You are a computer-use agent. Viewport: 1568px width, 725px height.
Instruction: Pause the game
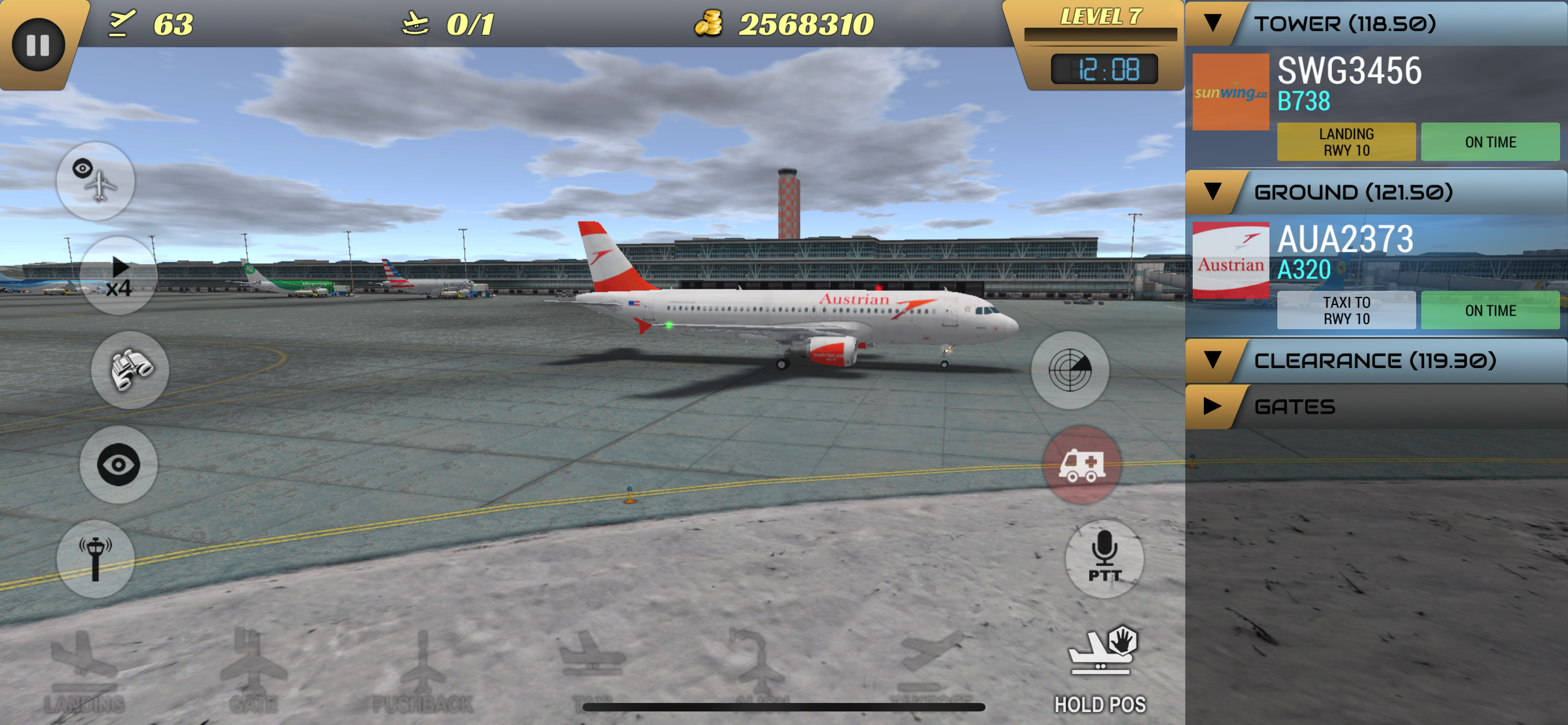(38, 43)
